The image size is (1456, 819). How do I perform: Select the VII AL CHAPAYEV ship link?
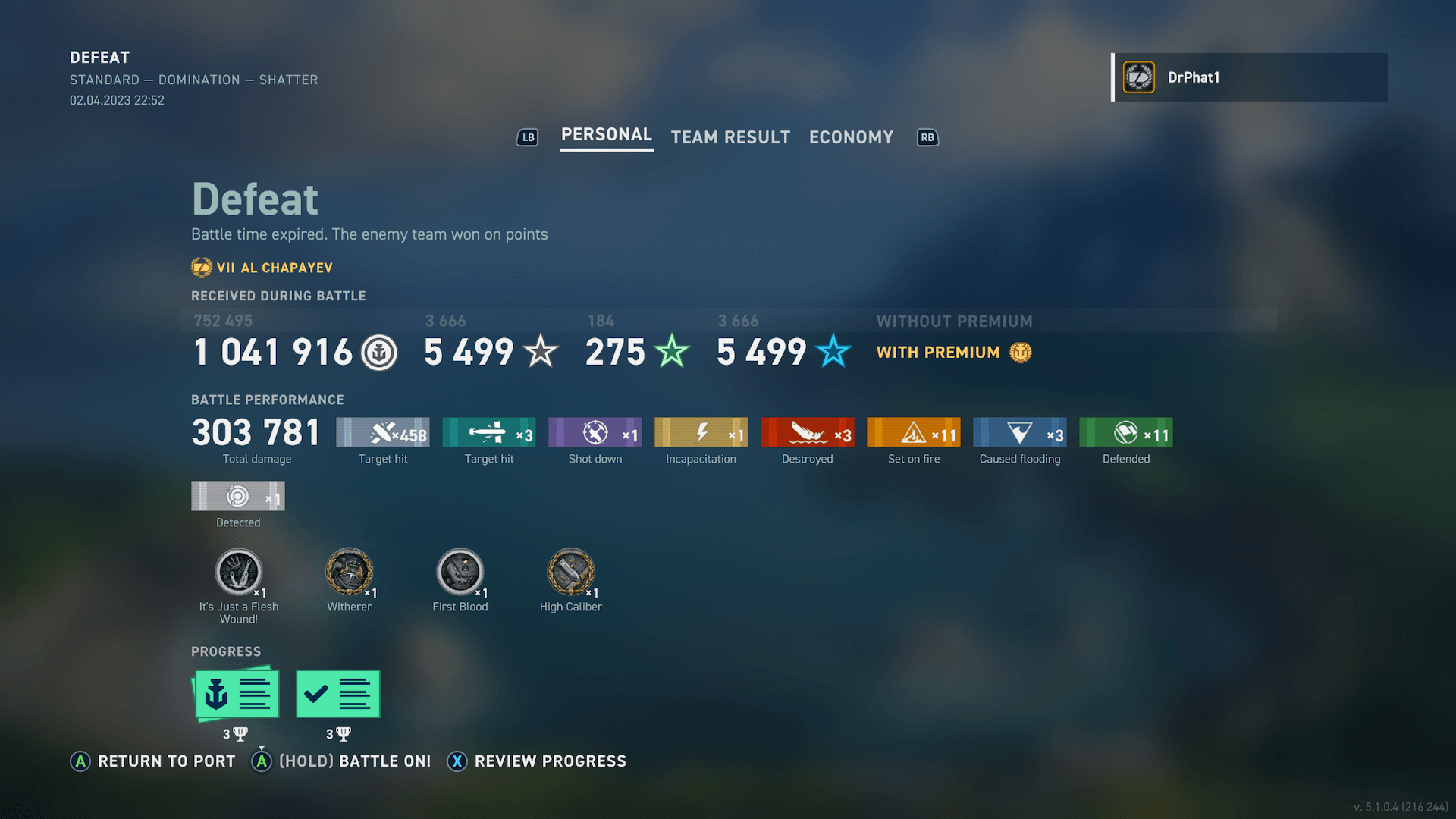(x=262, y=268)
